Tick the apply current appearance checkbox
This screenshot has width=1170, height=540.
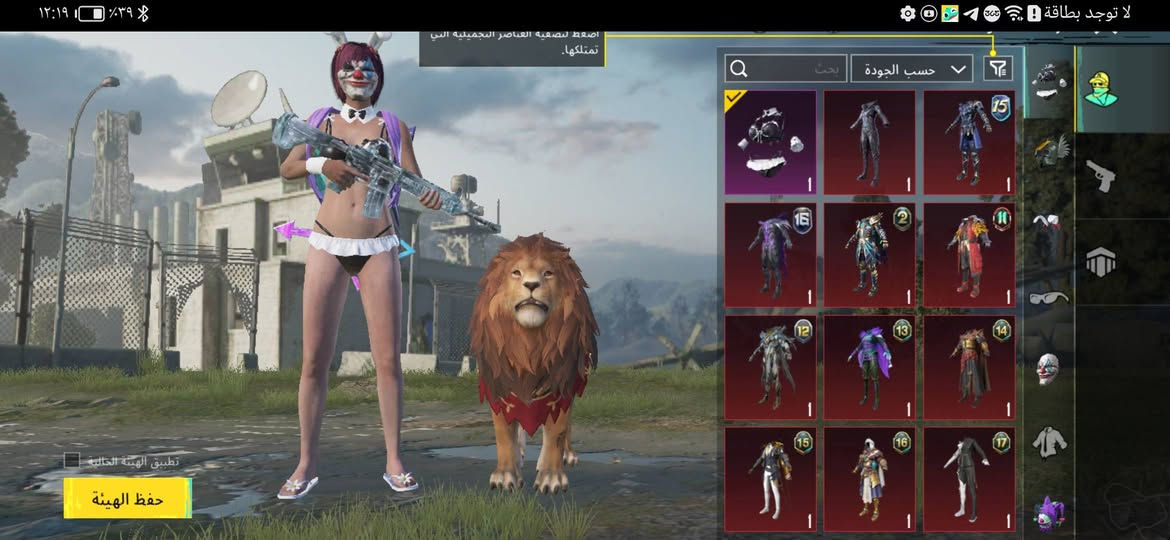tap(72, 461)
